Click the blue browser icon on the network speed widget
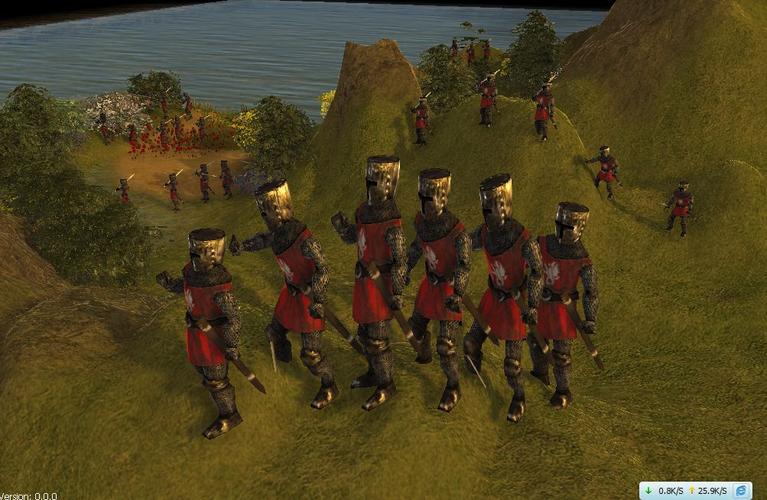This screenshot has width=767, height=500. pos(740,491)
